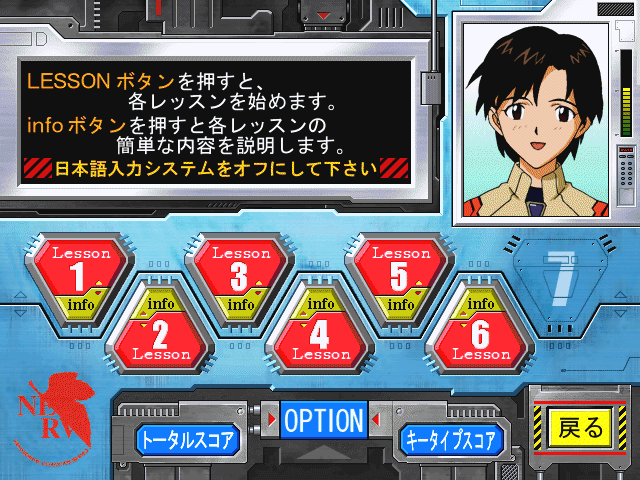View the トータルスコア total score
Screen dimensions: 640x480
[x=188, y=439]
